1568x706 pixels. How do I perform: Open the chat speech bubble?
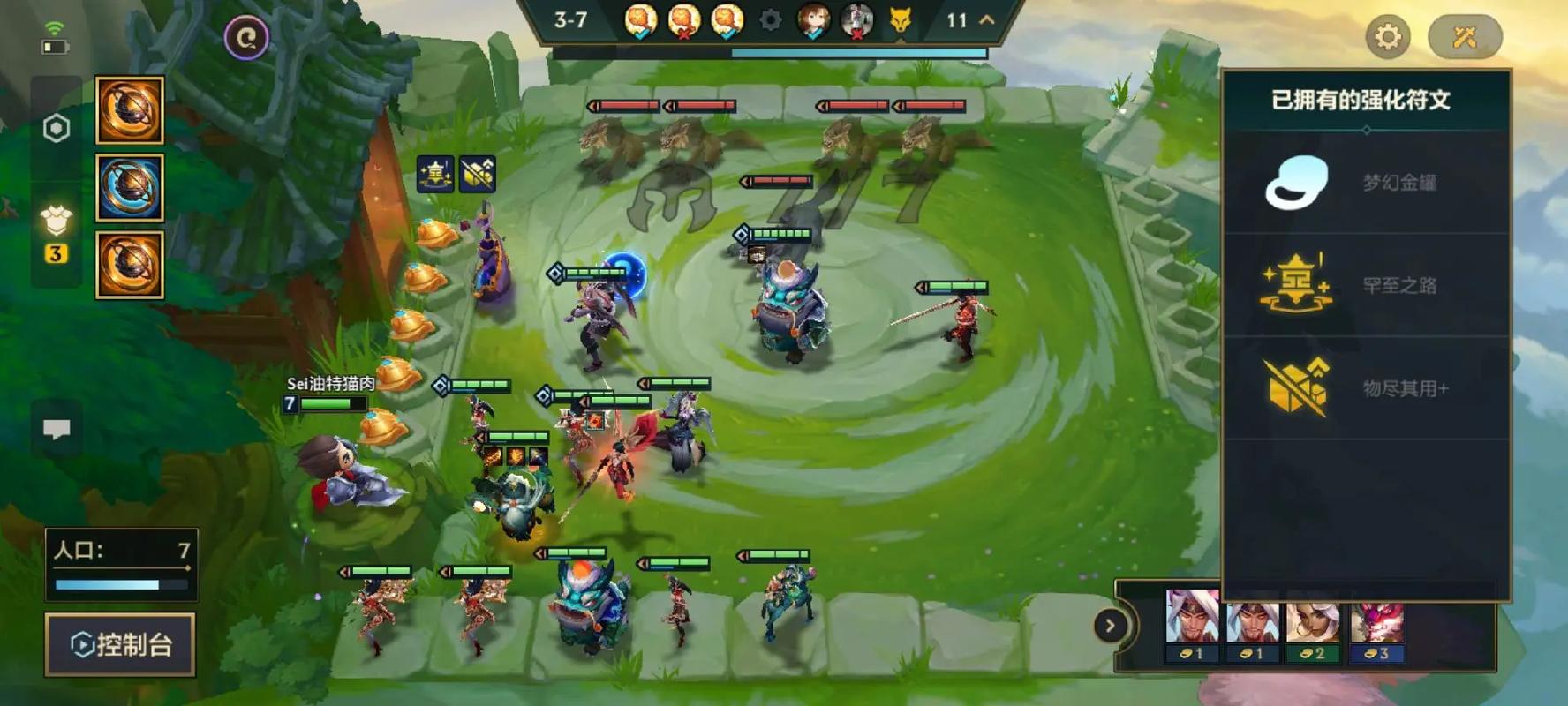[x=57, y=429]
